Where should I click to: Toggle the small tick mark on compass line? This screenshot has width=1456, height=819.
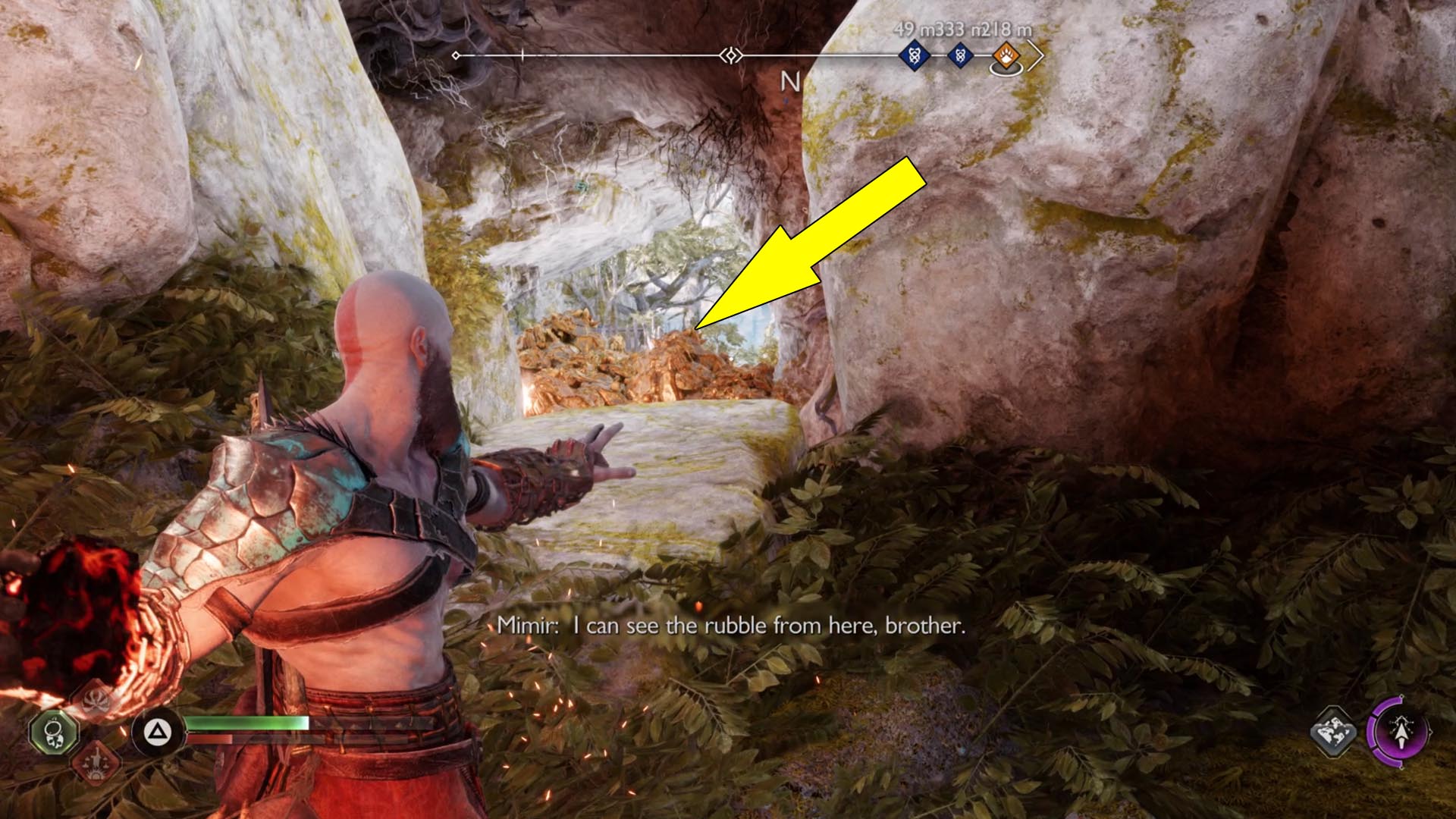(523, 55)
